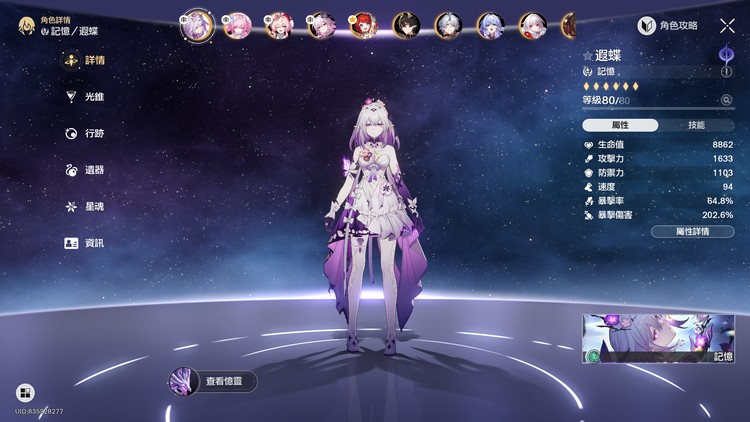Viewport: 750px width, 422px height.
Task: Open the exclamation info icon by 記憶 path
Action: (726, 72)
